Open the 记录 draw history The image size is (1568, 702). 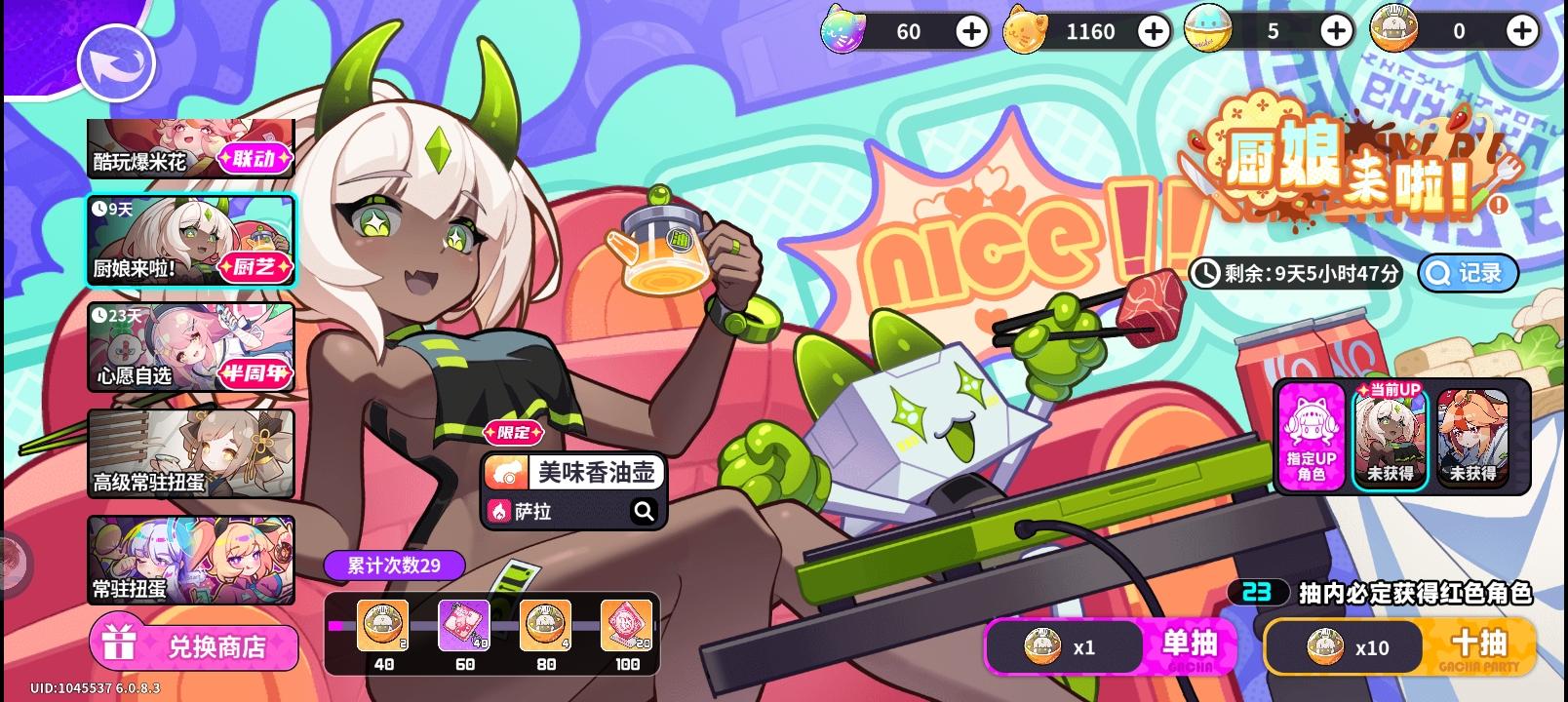click(x=1468, y=273)
